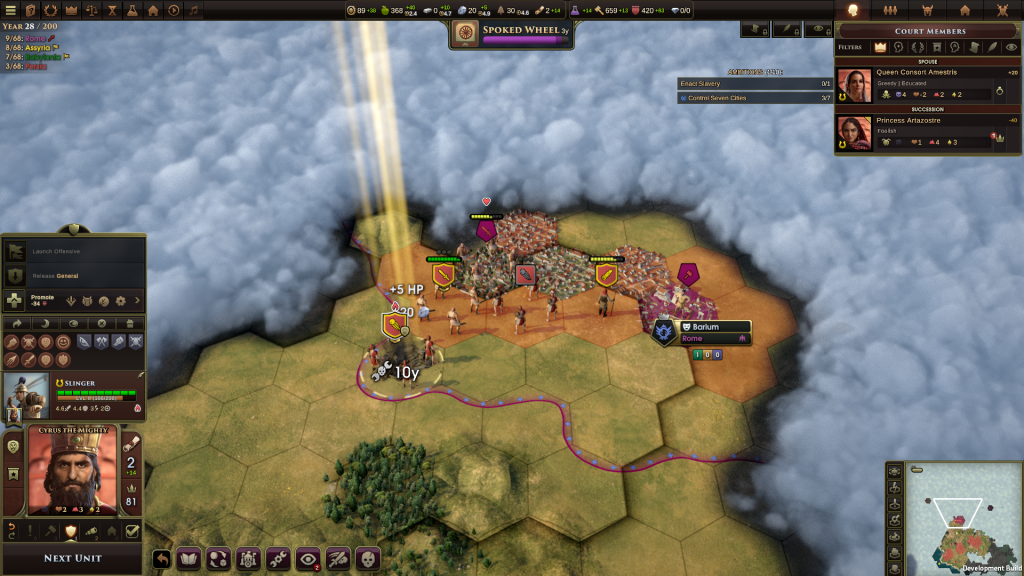Click the Launch Offensive action
This screenshot has width=1024, height=576.
point(72,251)
